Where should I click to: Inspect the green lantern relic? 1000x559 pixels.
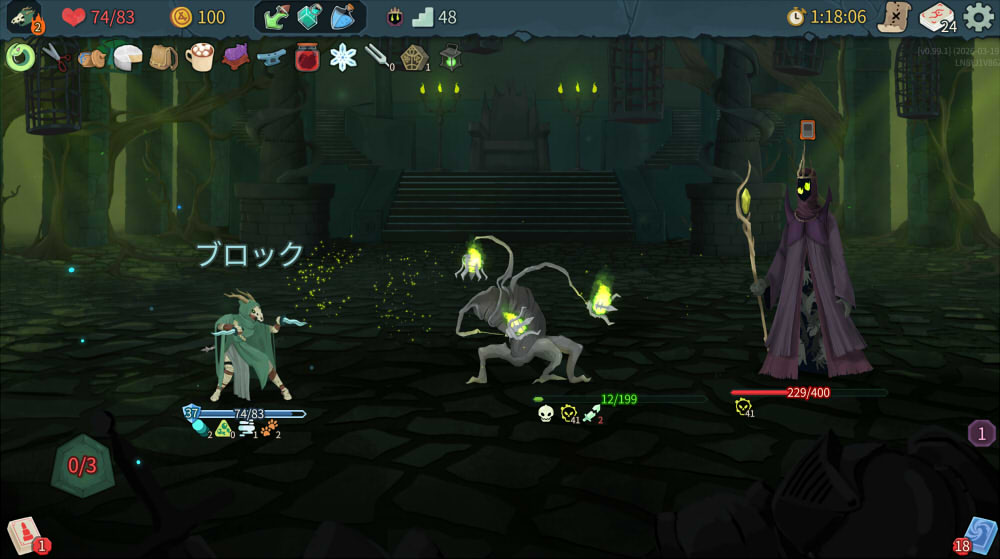[x=450, y=57]
